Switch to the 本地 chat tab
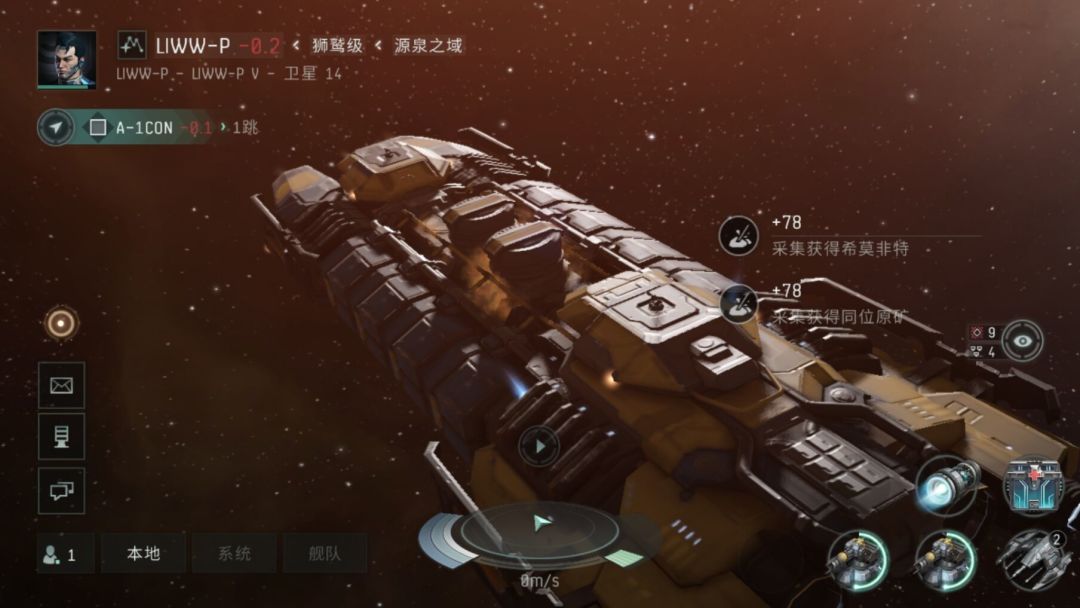 tap(143, 553)
